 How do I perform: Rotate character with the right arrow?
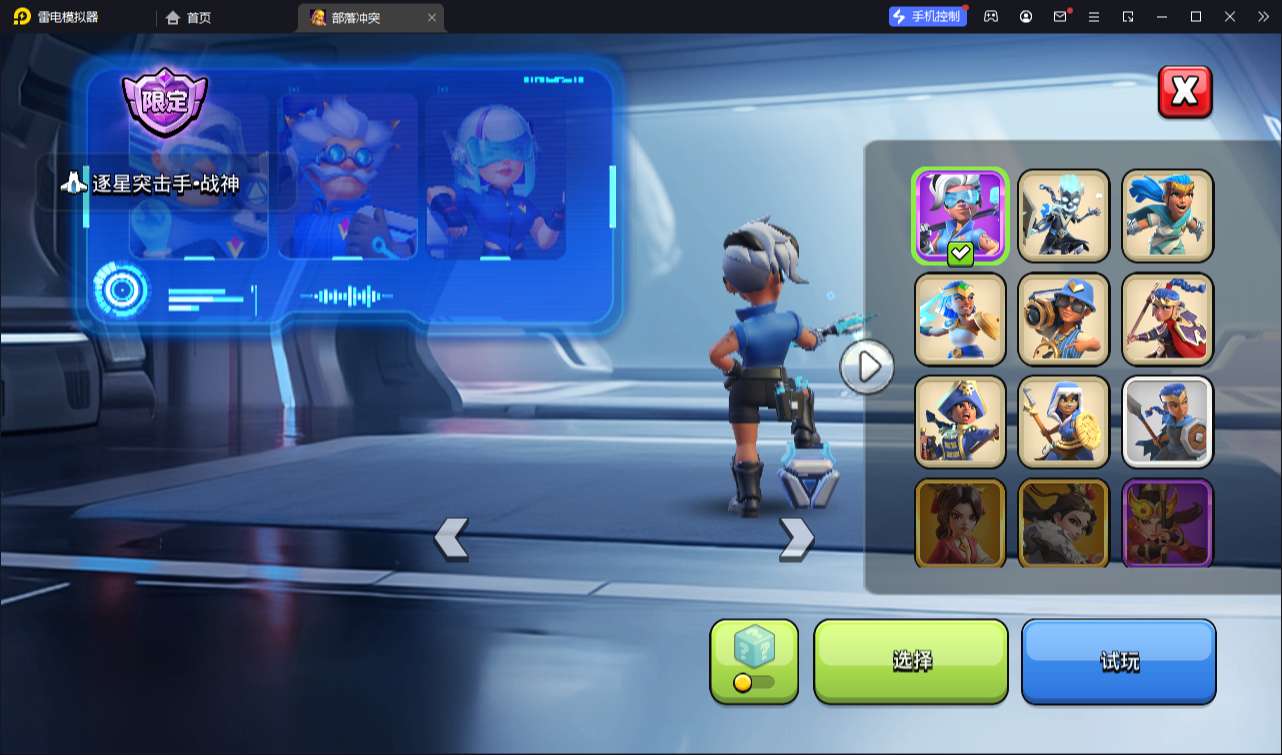coord(796,538)
